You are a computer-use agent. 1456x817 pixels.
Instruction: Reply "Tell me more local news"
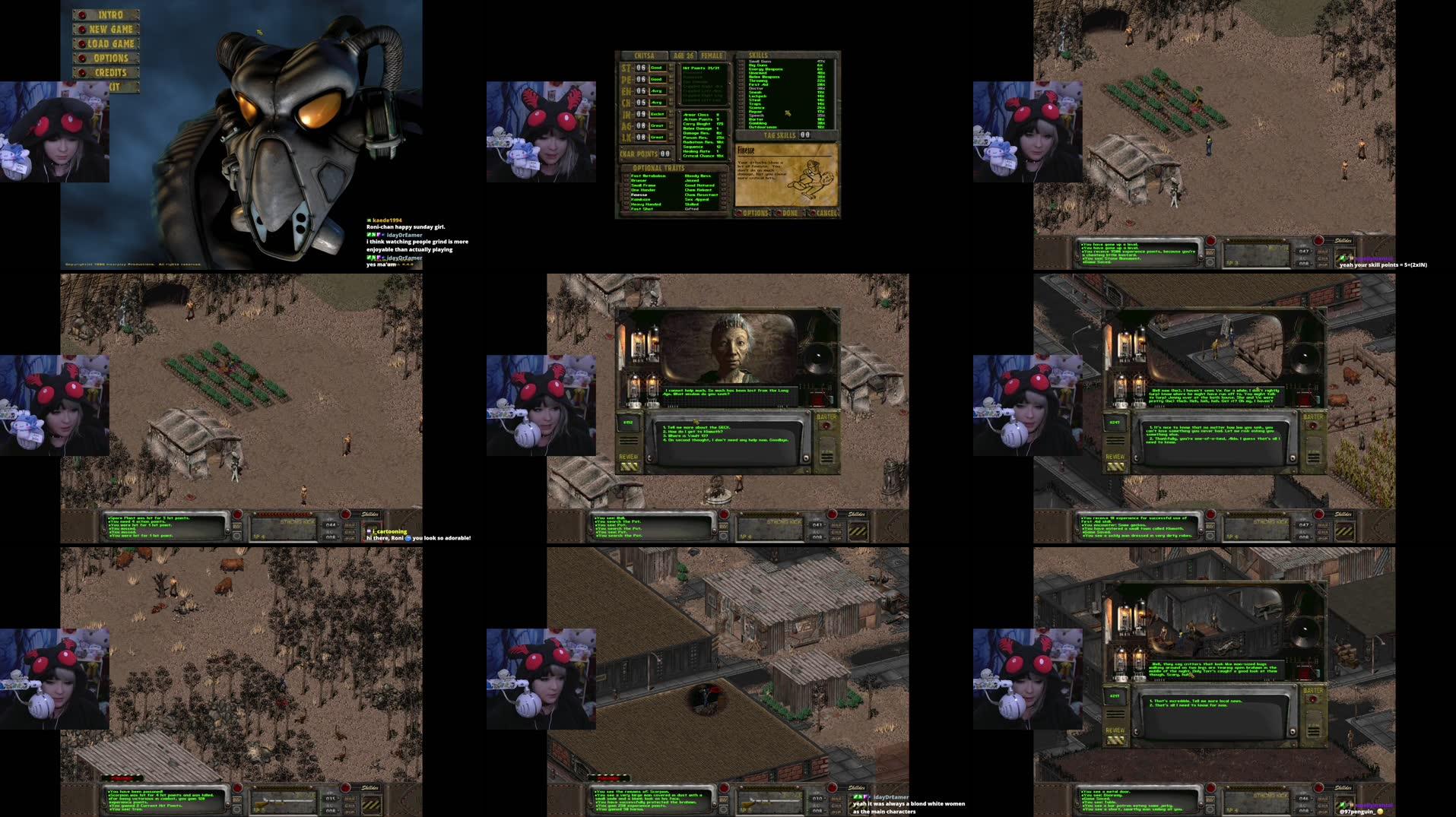[x=1197, y=701]
